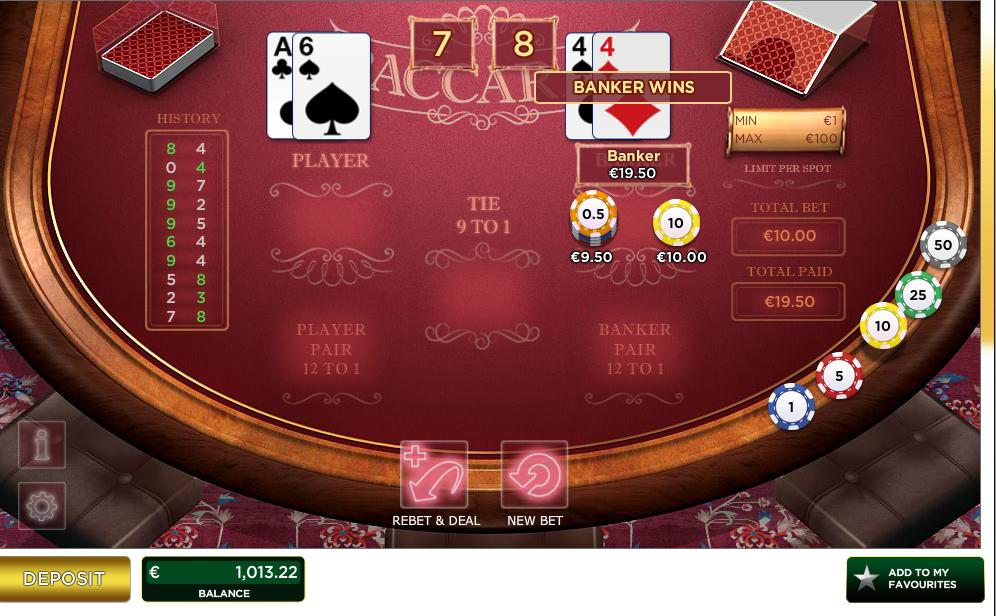Choose the blue 1 chip
The width and height of the screenshot is (996, 616).
pyautogui.click(x=791, y=407)
